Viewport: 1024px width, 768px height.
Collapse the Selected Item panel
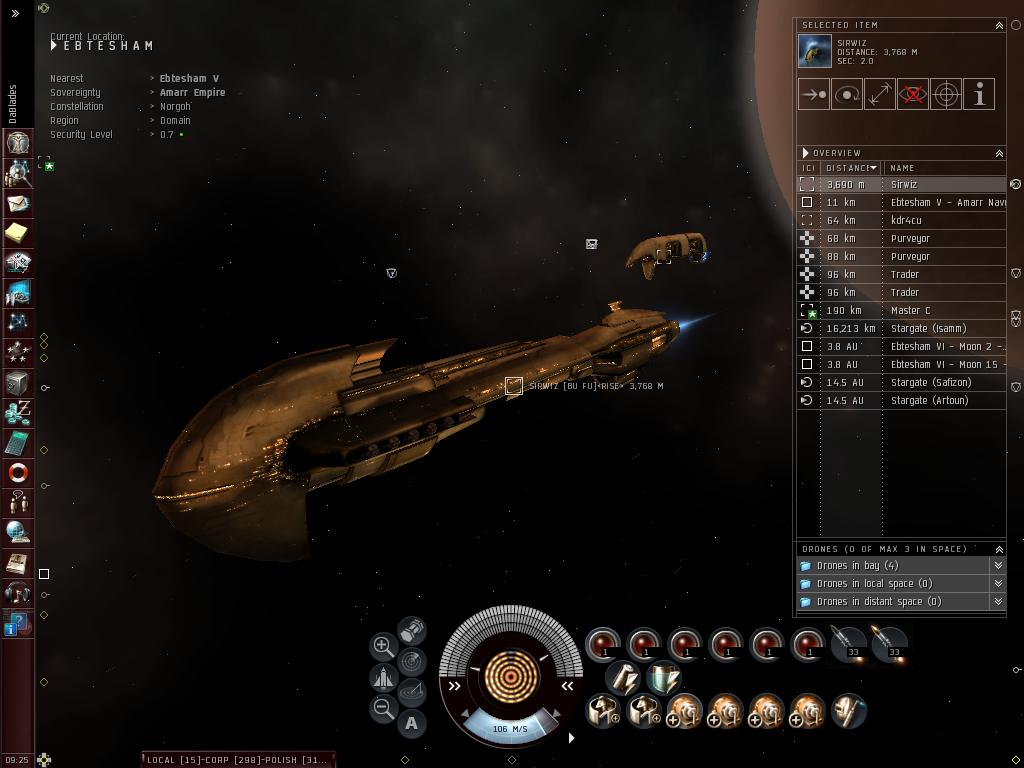(998, 25)
